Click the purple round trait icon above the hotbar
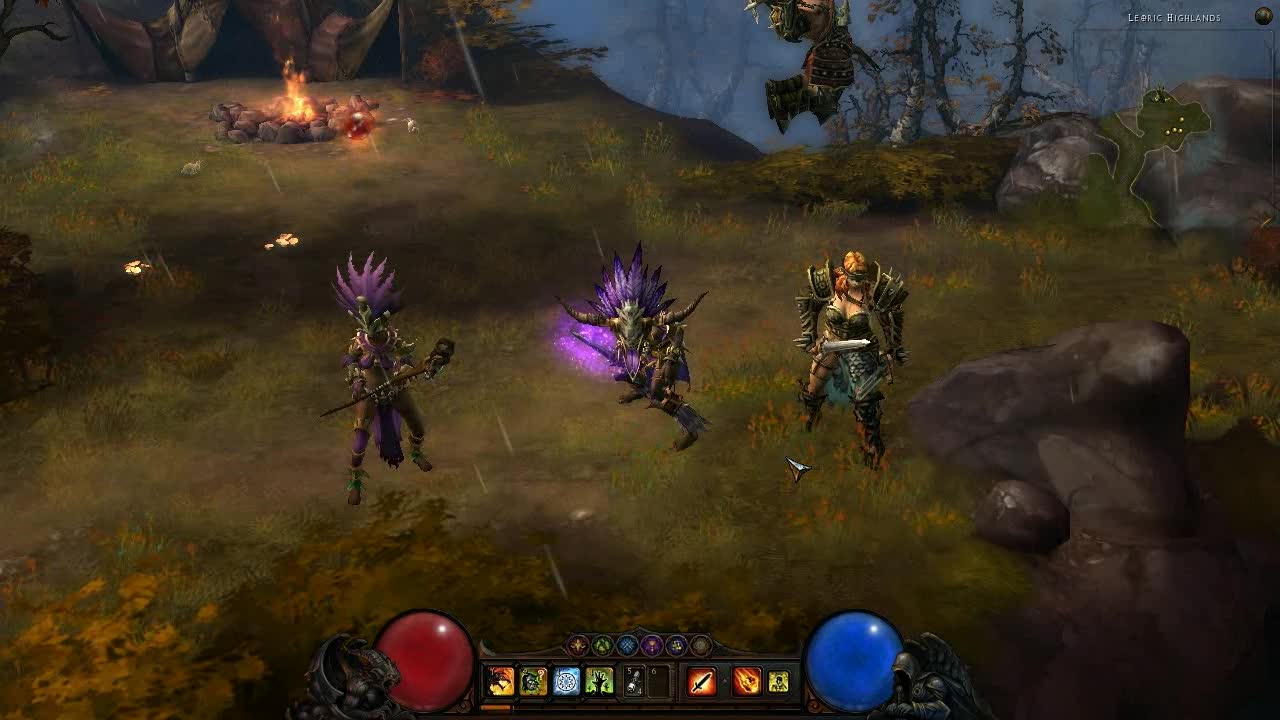 click(x=652, y=645)
